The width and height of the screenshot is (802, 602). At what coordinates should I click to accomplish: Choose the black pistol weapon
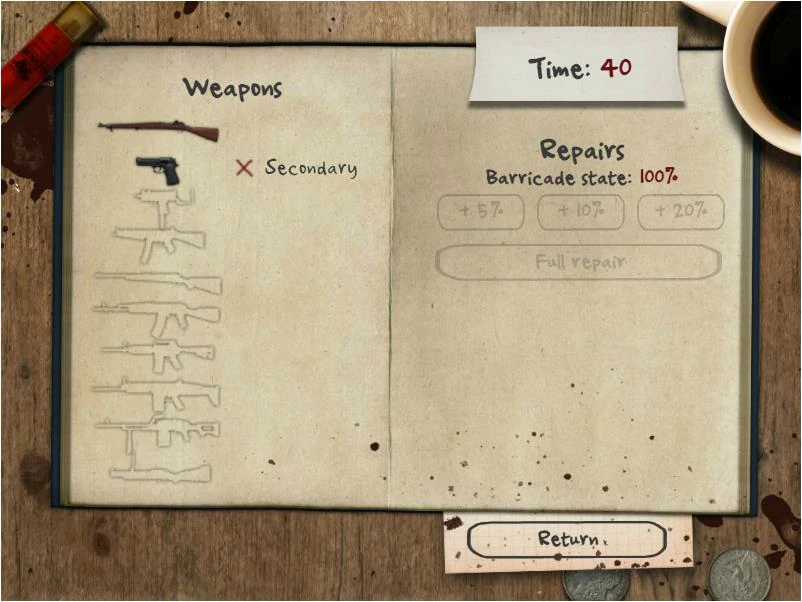(x=158, y=169)
